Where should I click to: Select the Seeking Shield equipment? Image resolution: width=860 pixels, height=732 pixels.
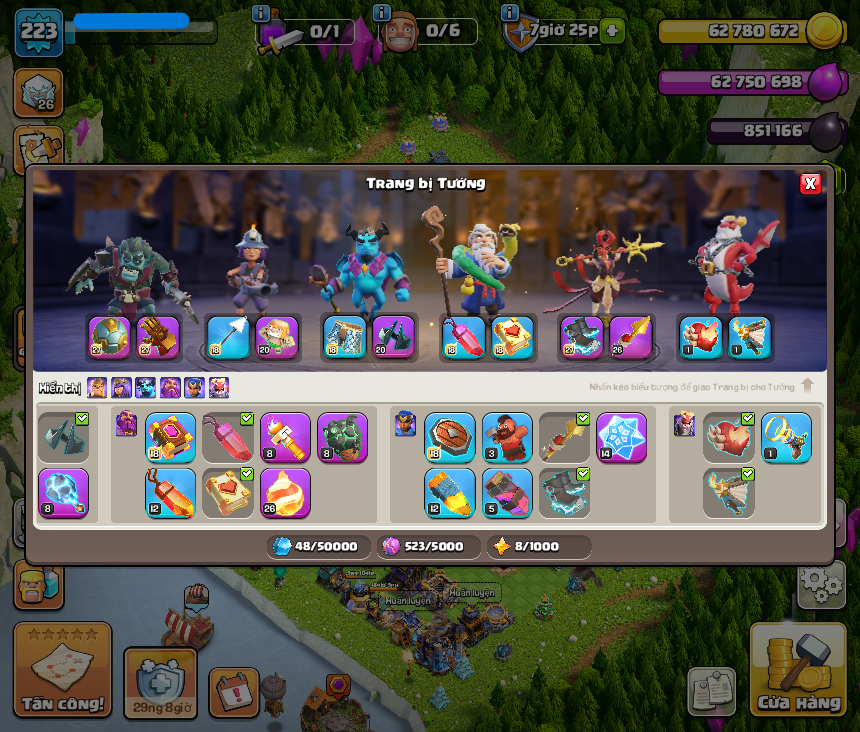pyautogui.click(x=450, y=438)
